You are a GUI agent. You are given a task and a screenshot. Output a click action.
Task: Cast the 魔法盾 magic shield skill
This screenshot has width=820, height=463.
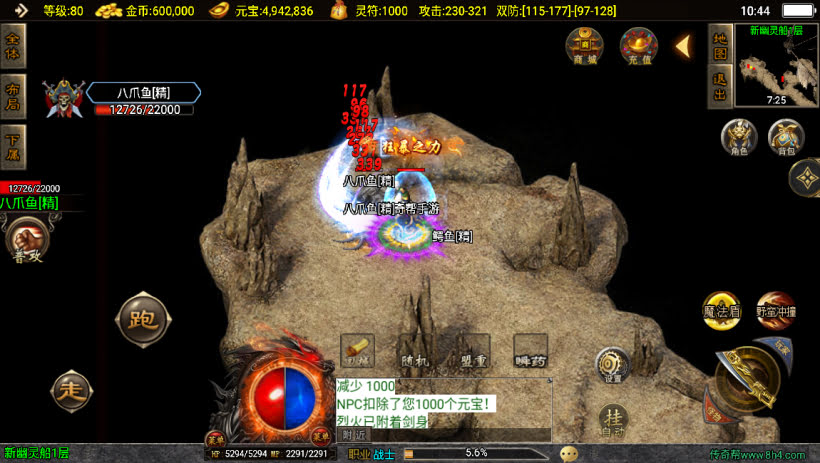click(721, 309)
